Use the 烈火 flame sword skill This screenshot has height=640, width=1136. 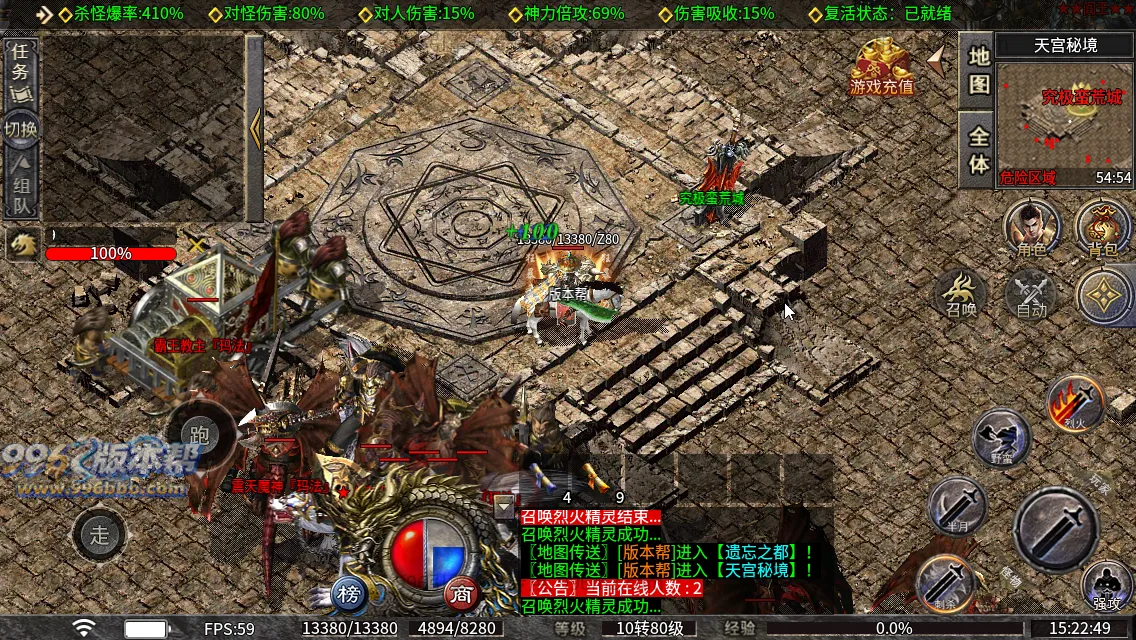click(1074, 403)
